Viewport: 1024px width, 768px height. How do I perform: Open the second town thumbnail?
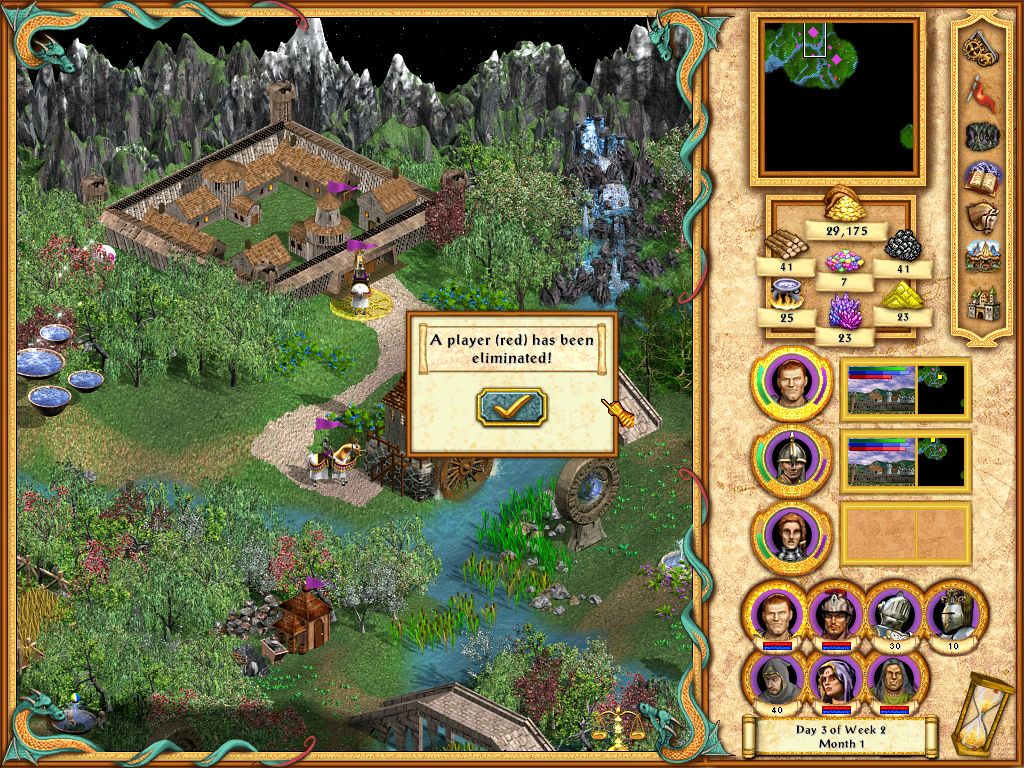point(906,461)
